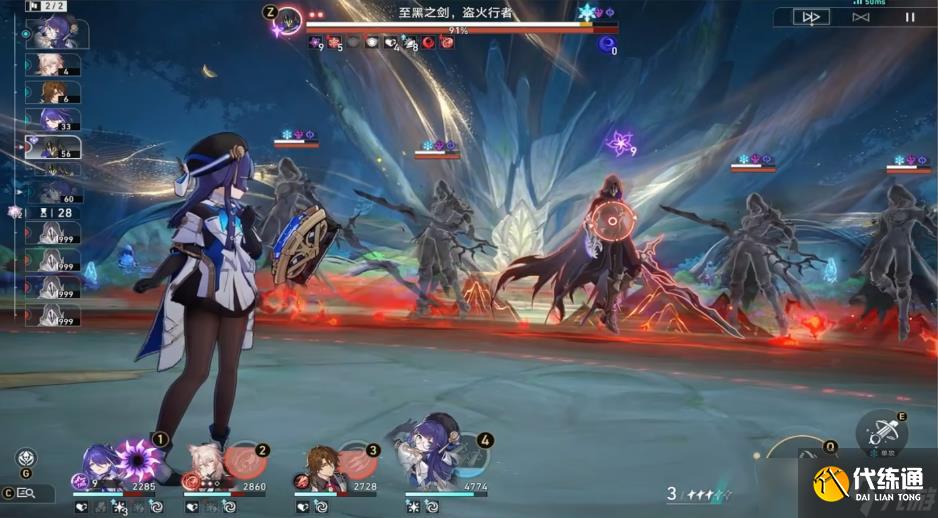The height and width of the screenshot is (518, 938).
Task: Open the battle details magnifier button
Action: coord(24,493)
